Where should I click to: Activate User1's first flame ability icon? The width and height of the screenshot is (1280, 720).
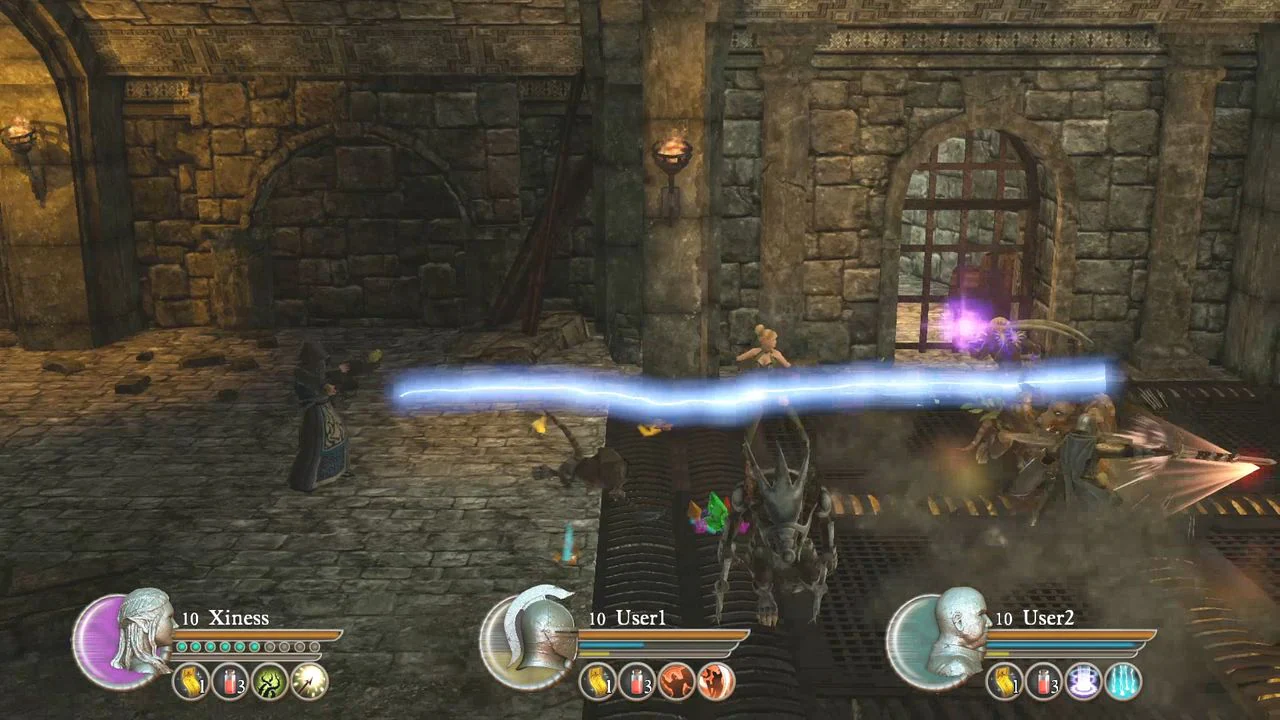tap(677, 681)
